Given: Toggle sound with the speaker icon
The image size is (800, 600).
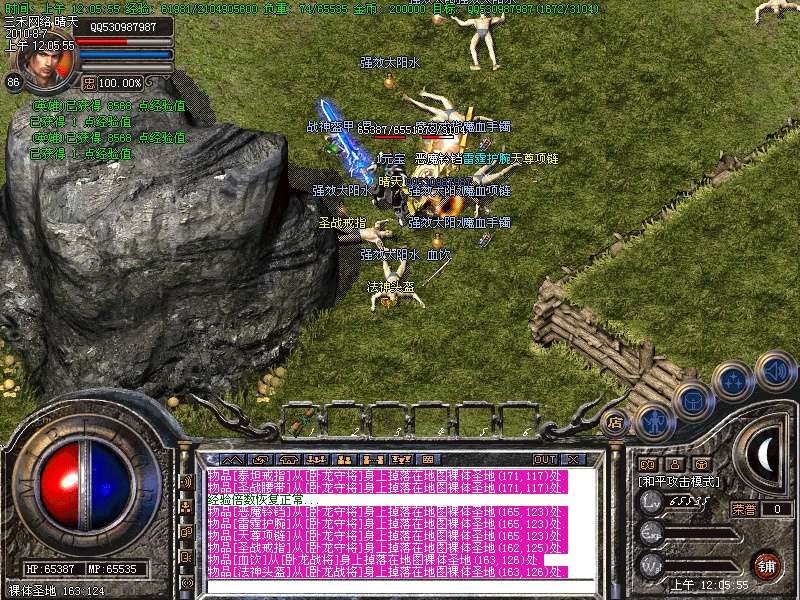Looking at the screenshot, I should pos(775,371).
